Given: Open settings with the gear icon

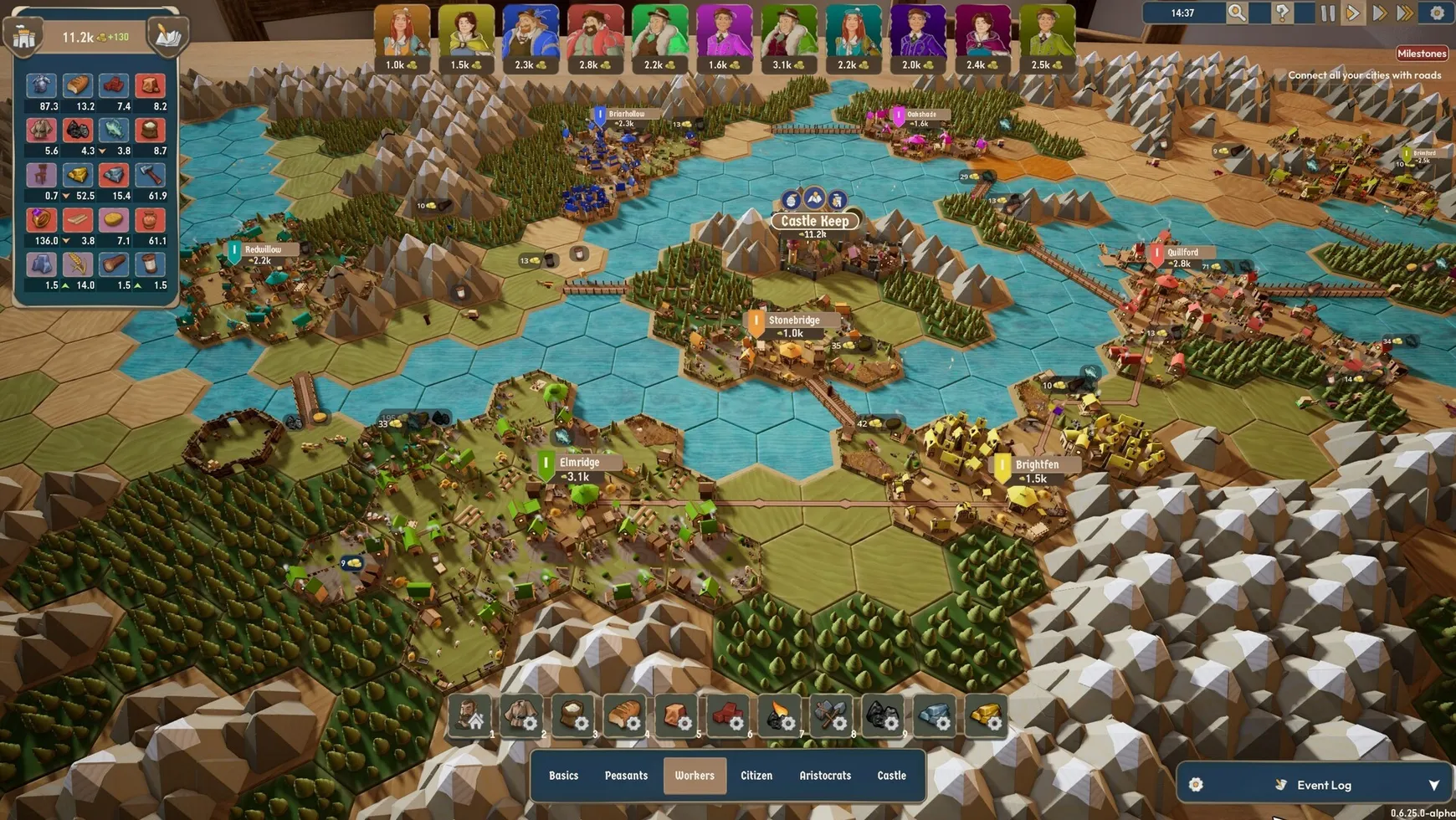Looking at the screenshot, I should [1437, 13].
